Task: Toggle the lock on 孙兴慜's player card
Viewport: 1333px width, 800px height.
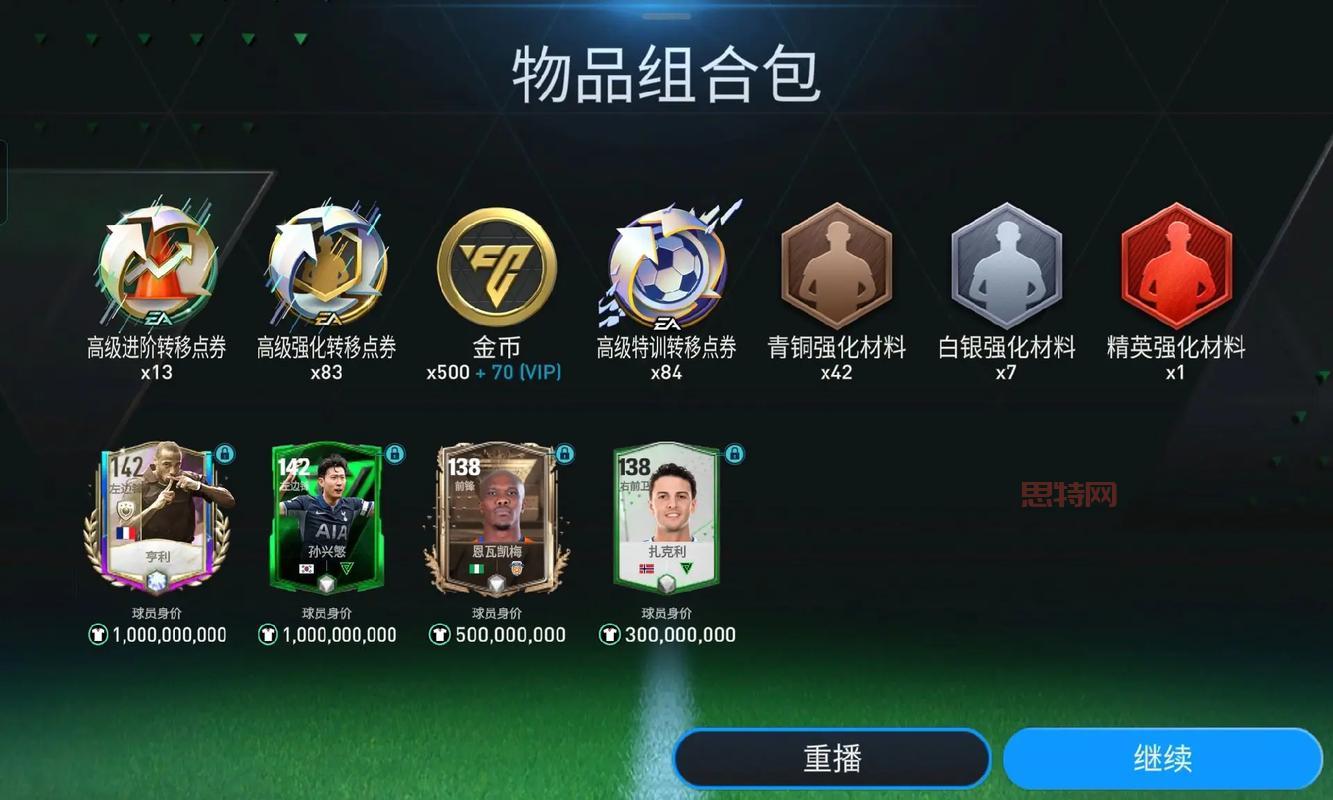Action: 395,455
